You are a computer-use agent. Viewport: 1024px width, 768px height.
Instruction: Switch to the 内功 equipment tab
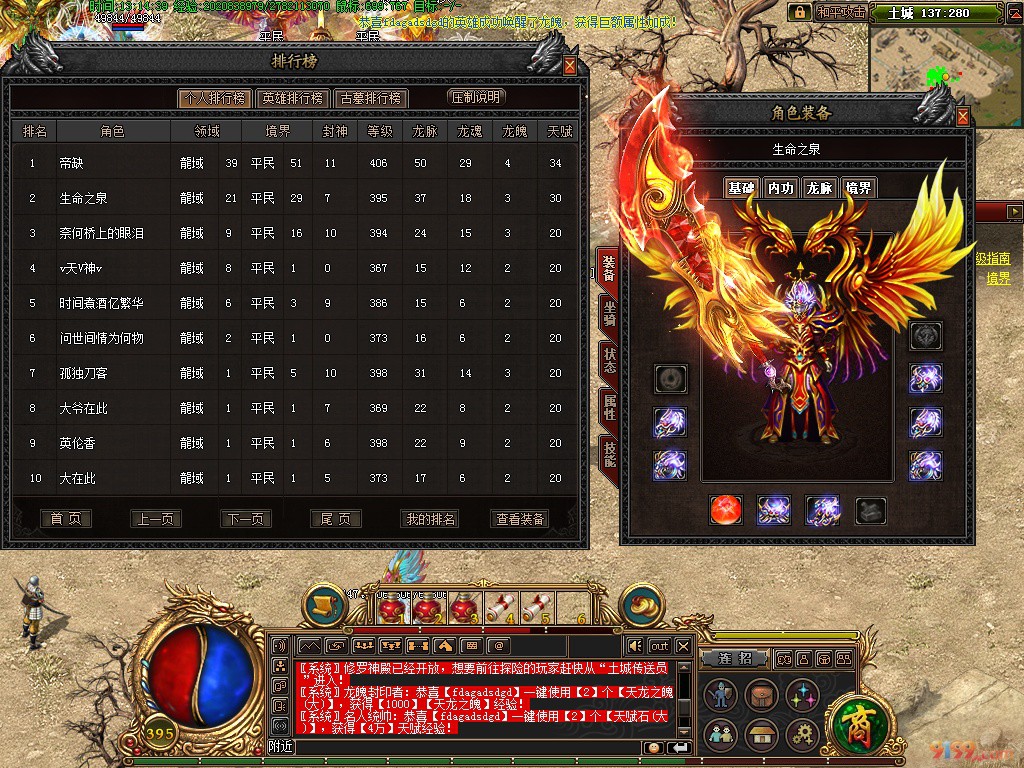click(780, 188)
